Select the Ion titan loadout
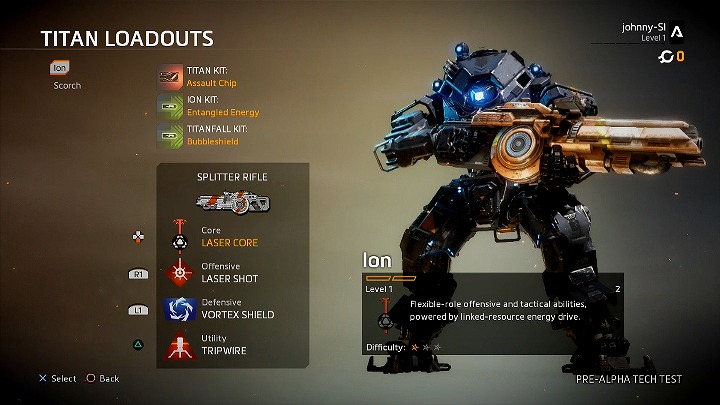Image resolution: width=720 pixels, height=405 pixels. point(60,69)
